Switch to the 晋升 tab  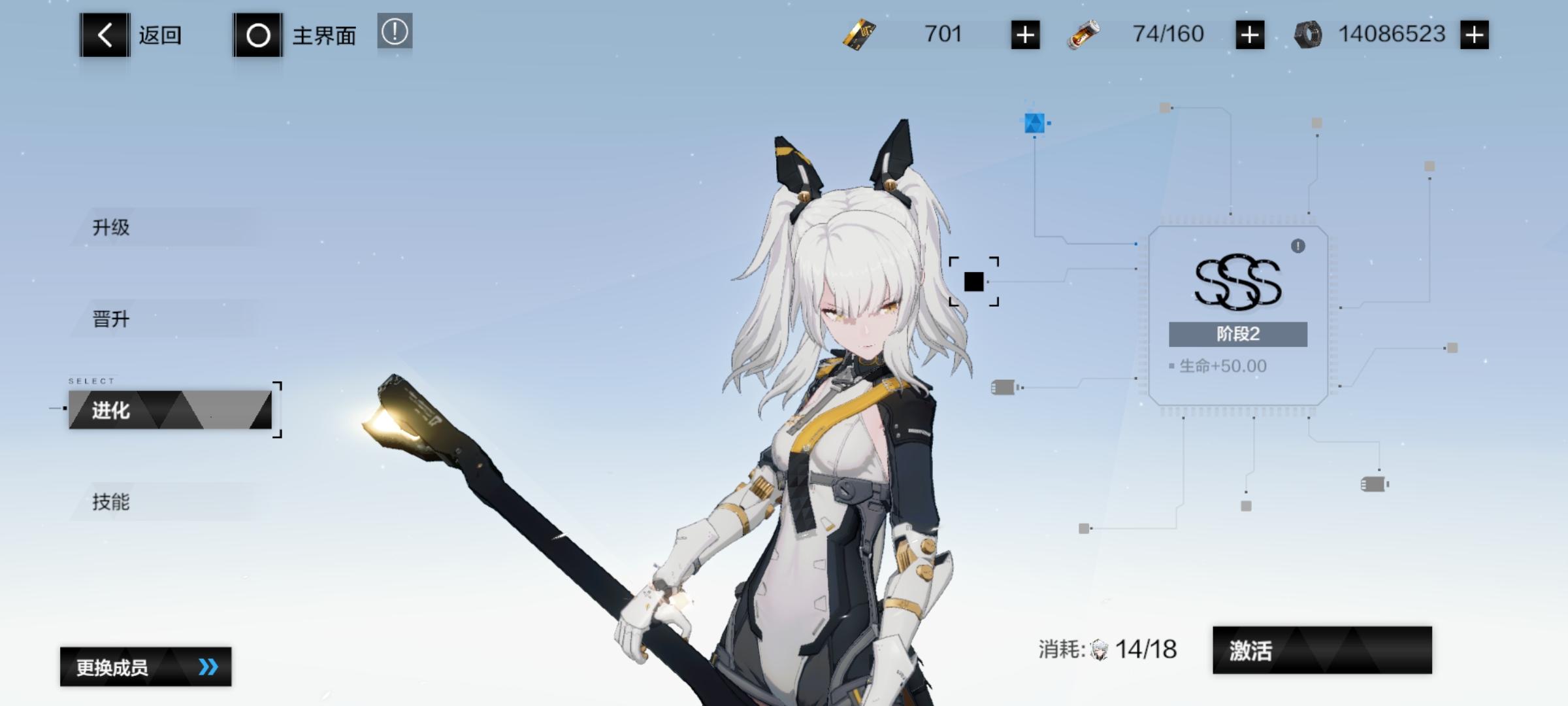tap(111, 319)
